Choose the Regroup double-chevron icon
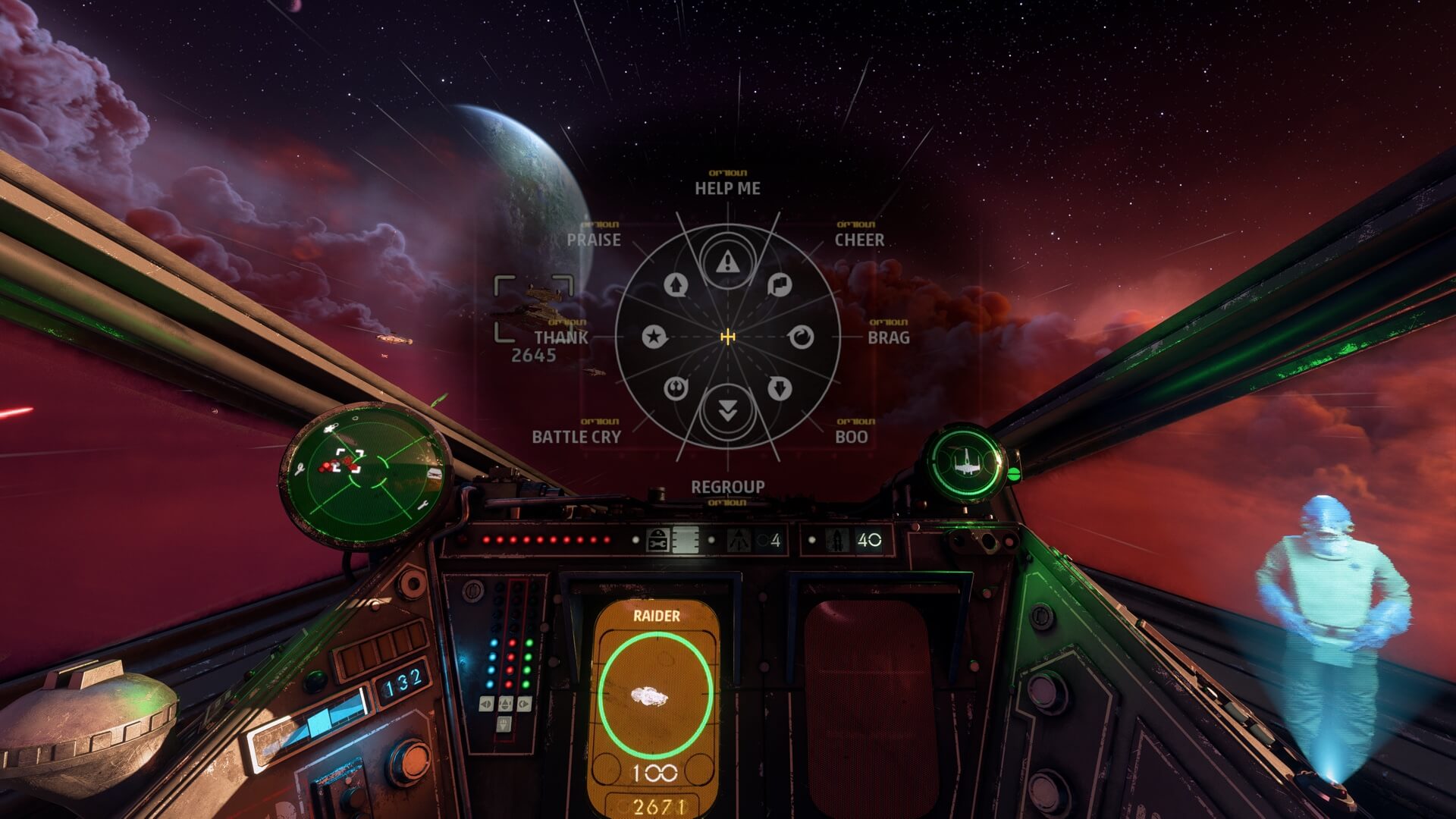This screenshot has height=819, width=1456. click(727, 411)
